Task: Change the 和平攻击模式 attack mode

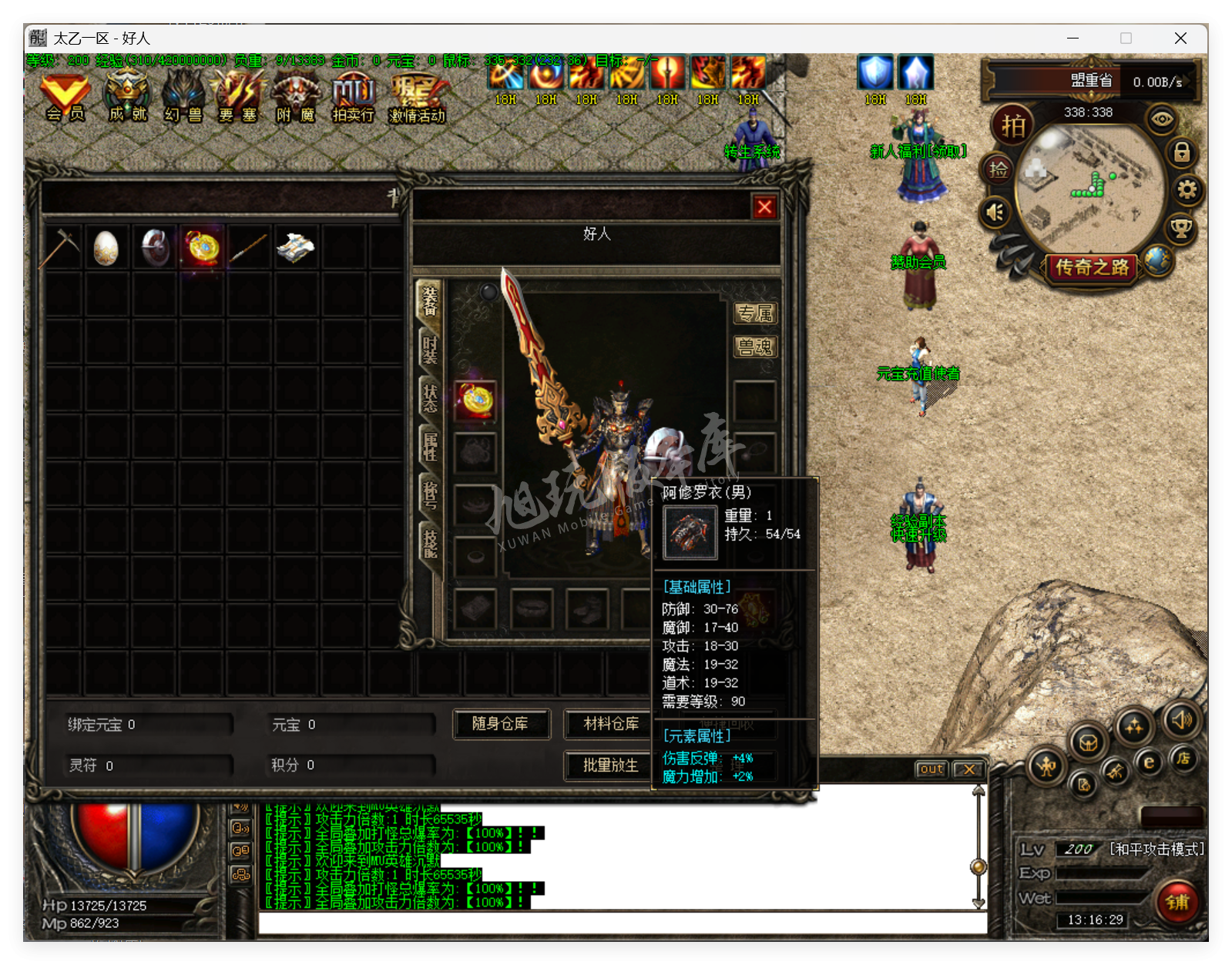Action: (1155, 849)
